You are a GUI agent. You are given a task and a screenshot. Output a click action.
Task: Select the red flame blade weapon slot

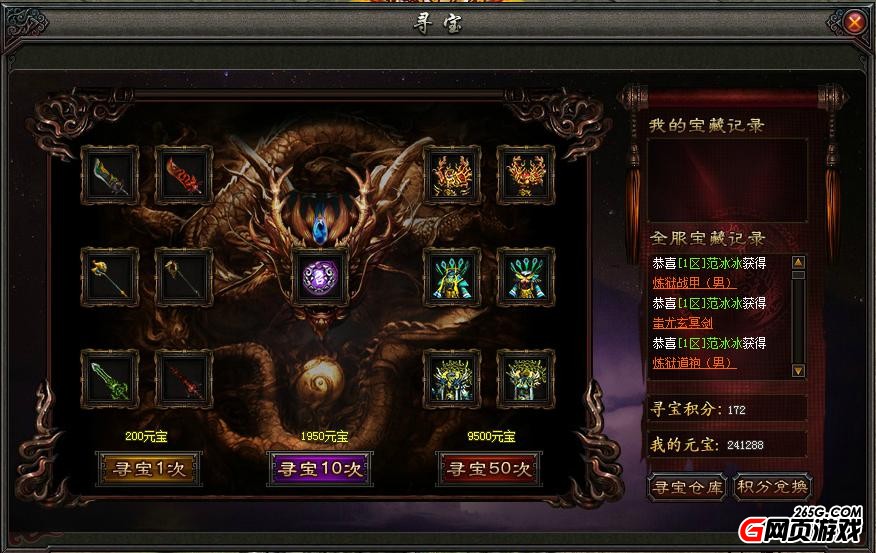coord(183,175)
